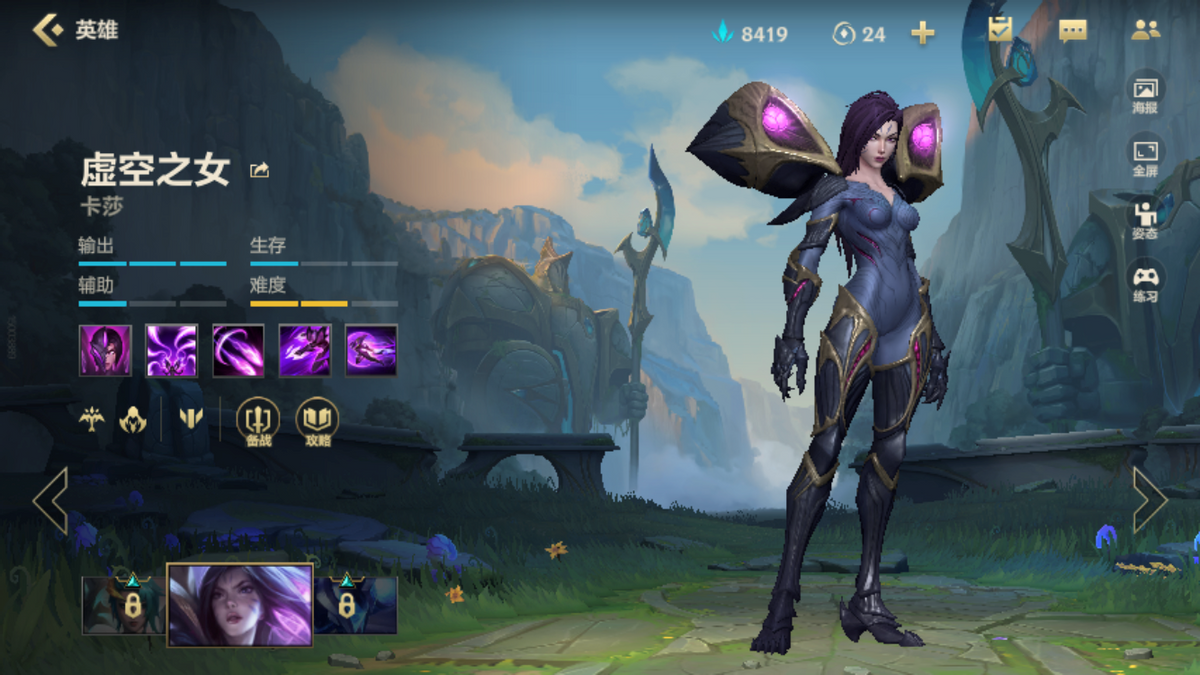View Kai'Sa's passive ability with masked face

click(105, 350)
